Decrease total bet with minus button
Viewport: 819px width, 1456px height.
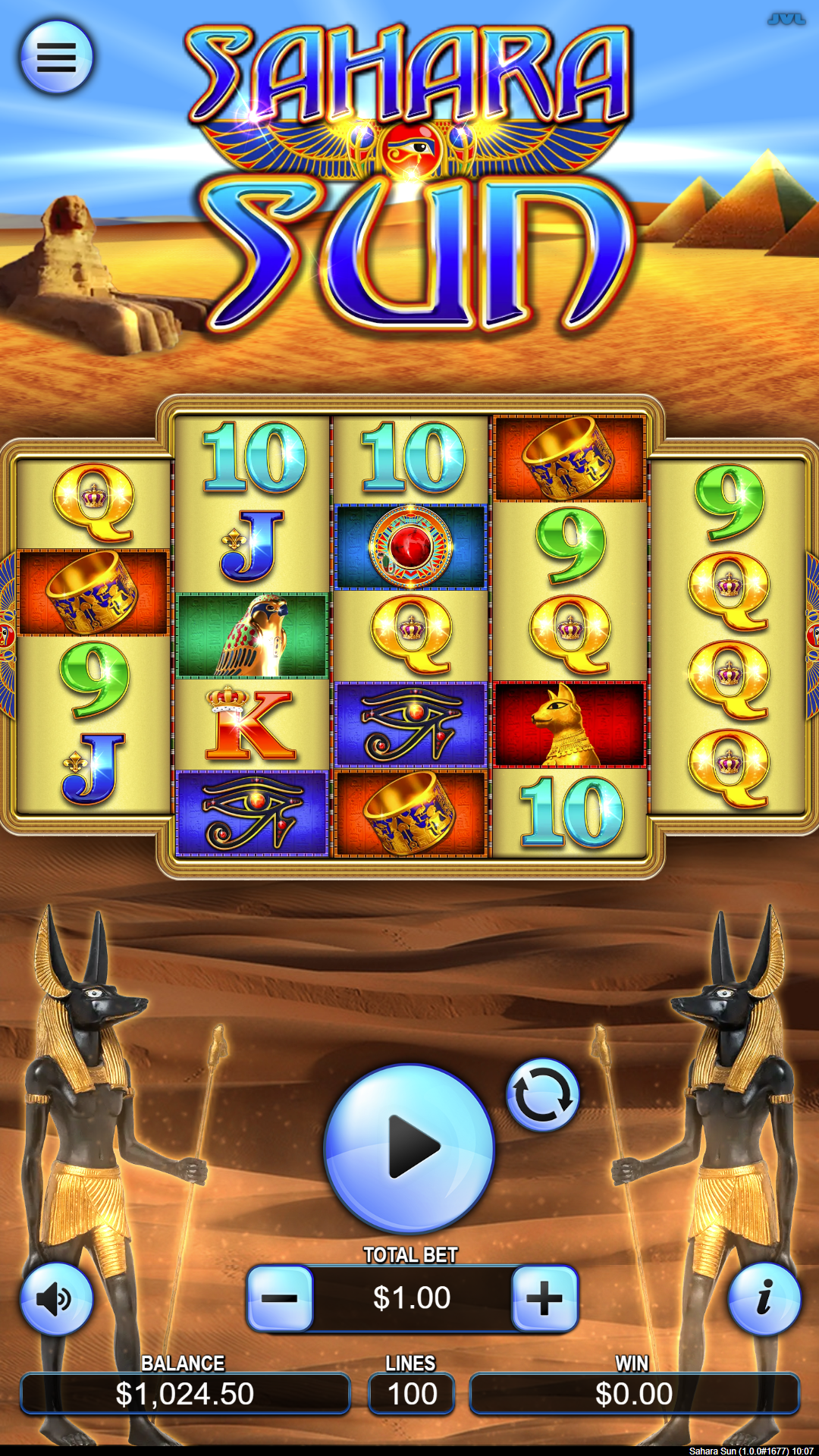coord(280,1298)
